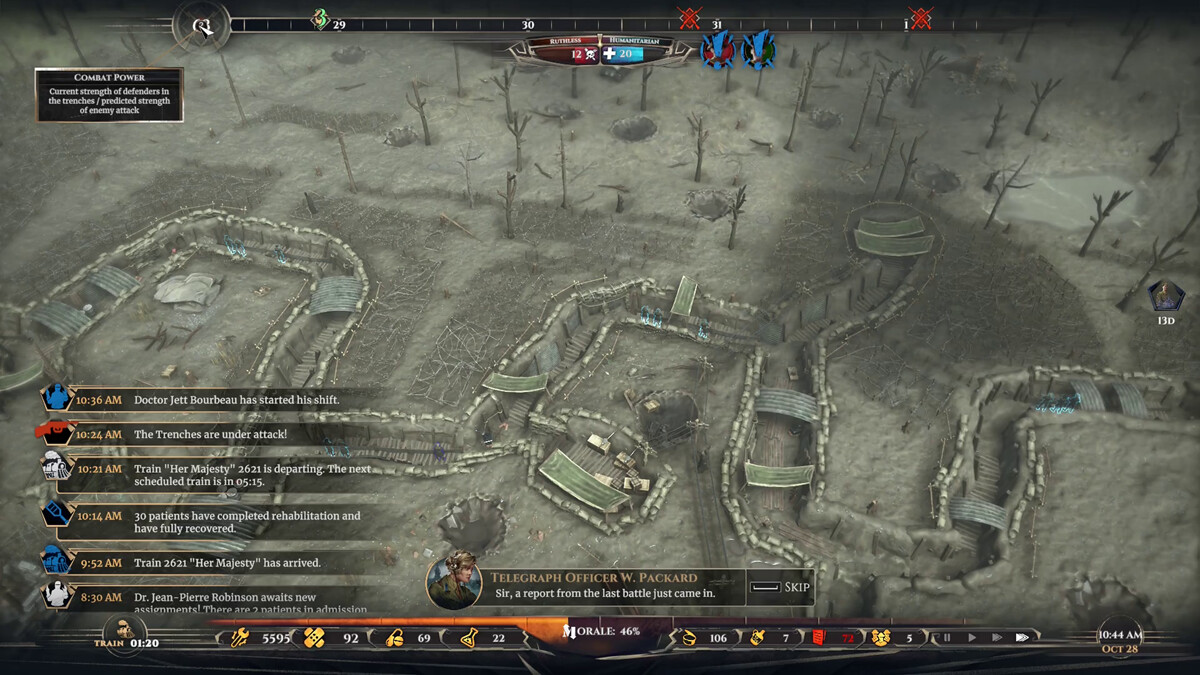
Task: Open the bandage medical supplies counter
Action: tap(315, 637)
